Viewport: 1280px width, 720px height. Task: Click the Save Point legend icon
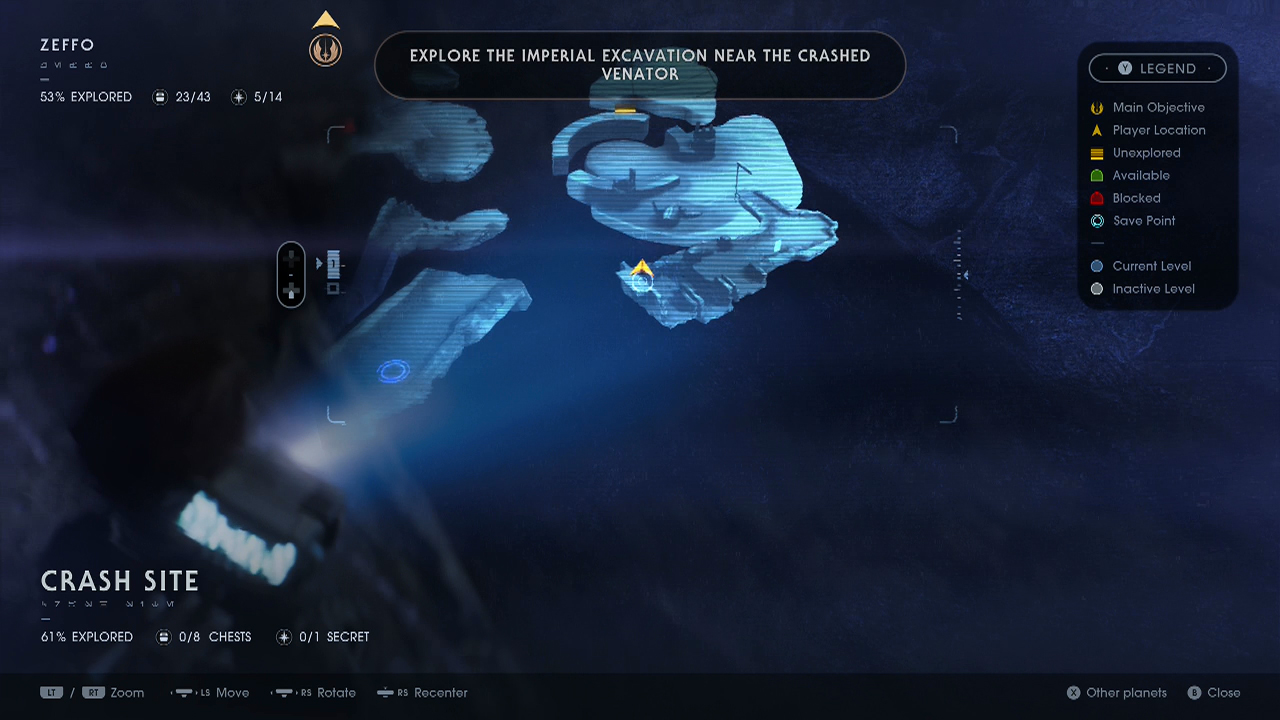[x=1096, y=221]
